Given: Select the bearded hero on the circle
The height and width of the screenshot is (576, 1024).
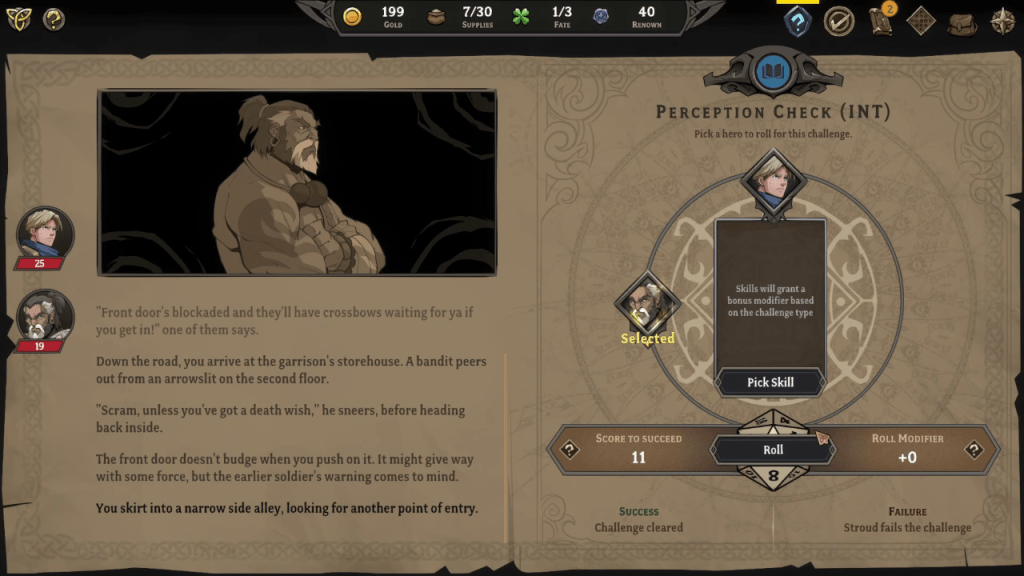Looking at the screenshot, I should point(647,304).
